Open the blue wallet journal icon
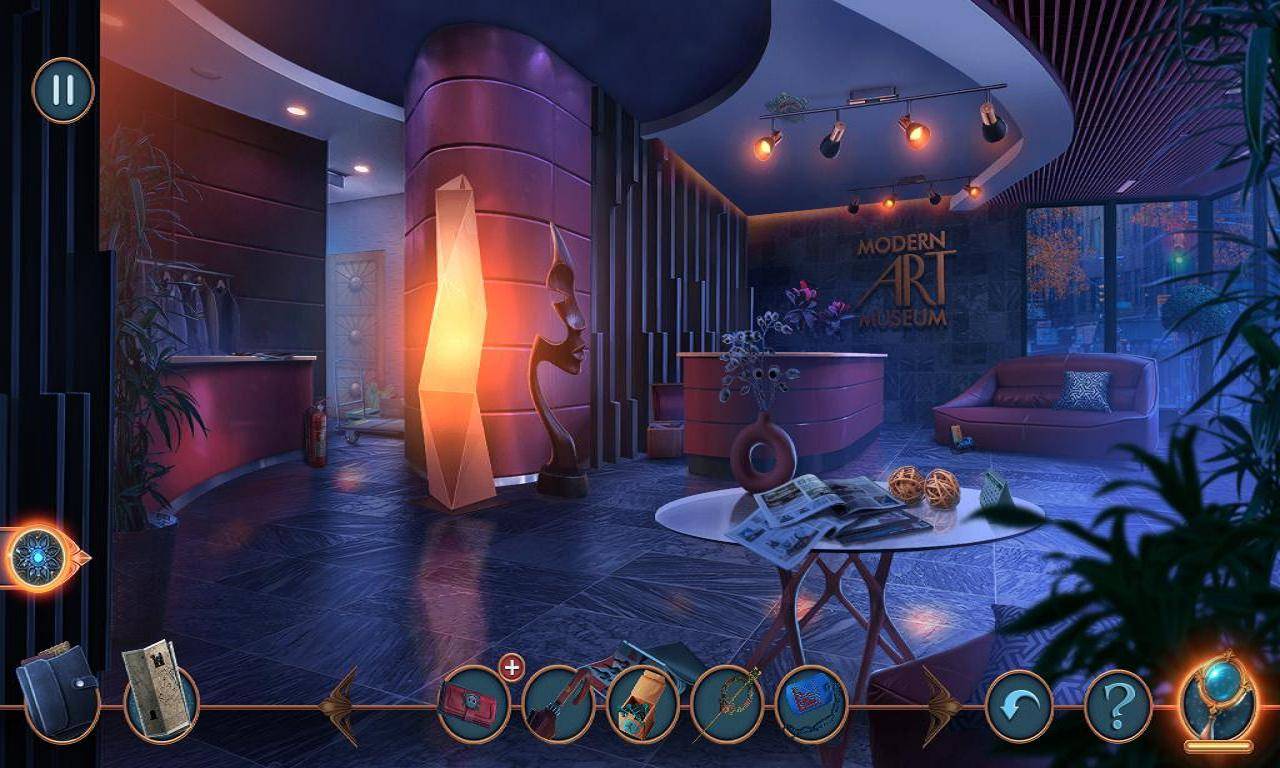 click(57, 690)
